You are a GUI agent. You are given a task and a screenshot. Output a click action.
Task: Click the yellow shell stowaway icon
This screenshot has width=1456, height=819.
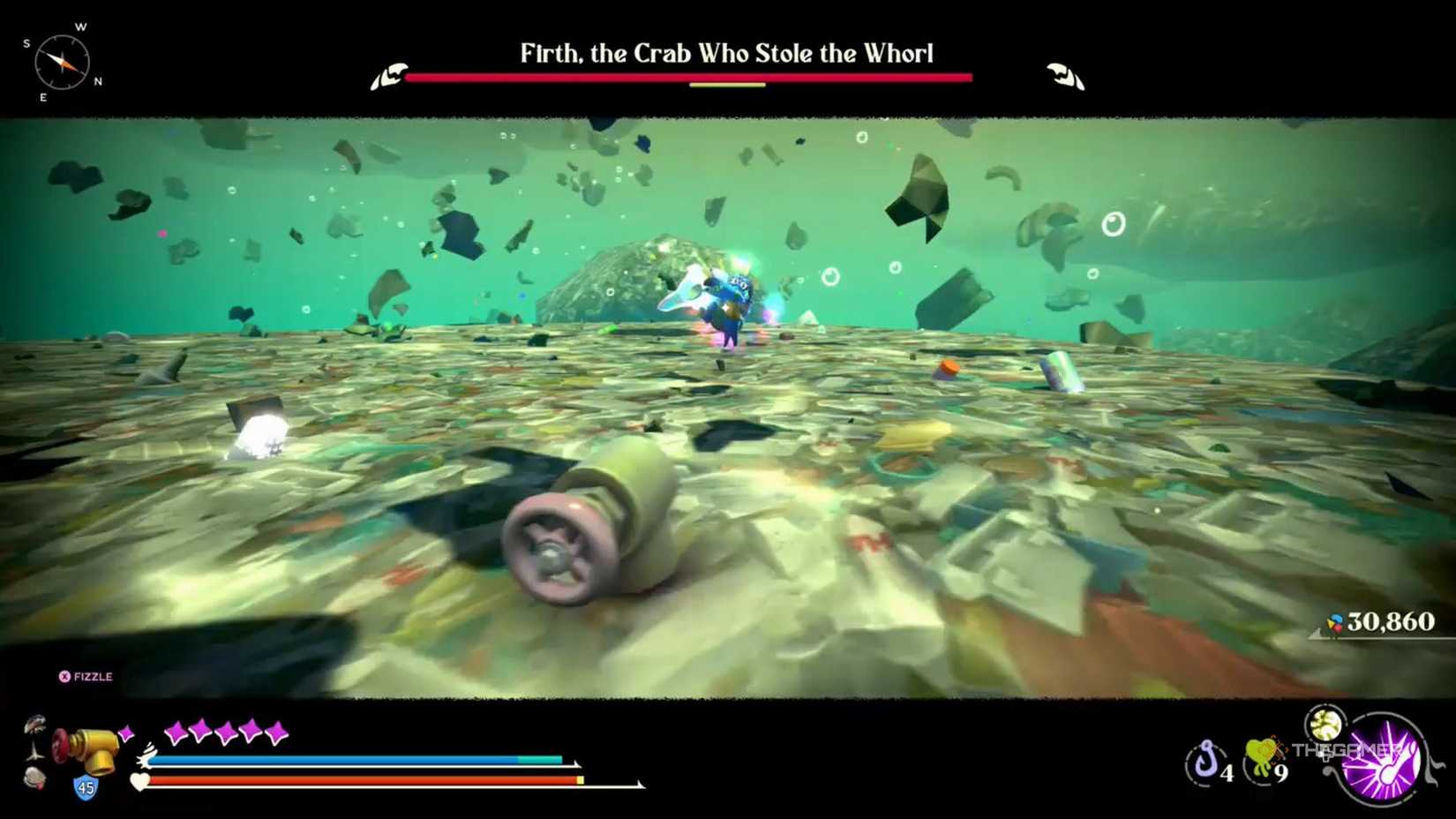[x=1324, y=725]
